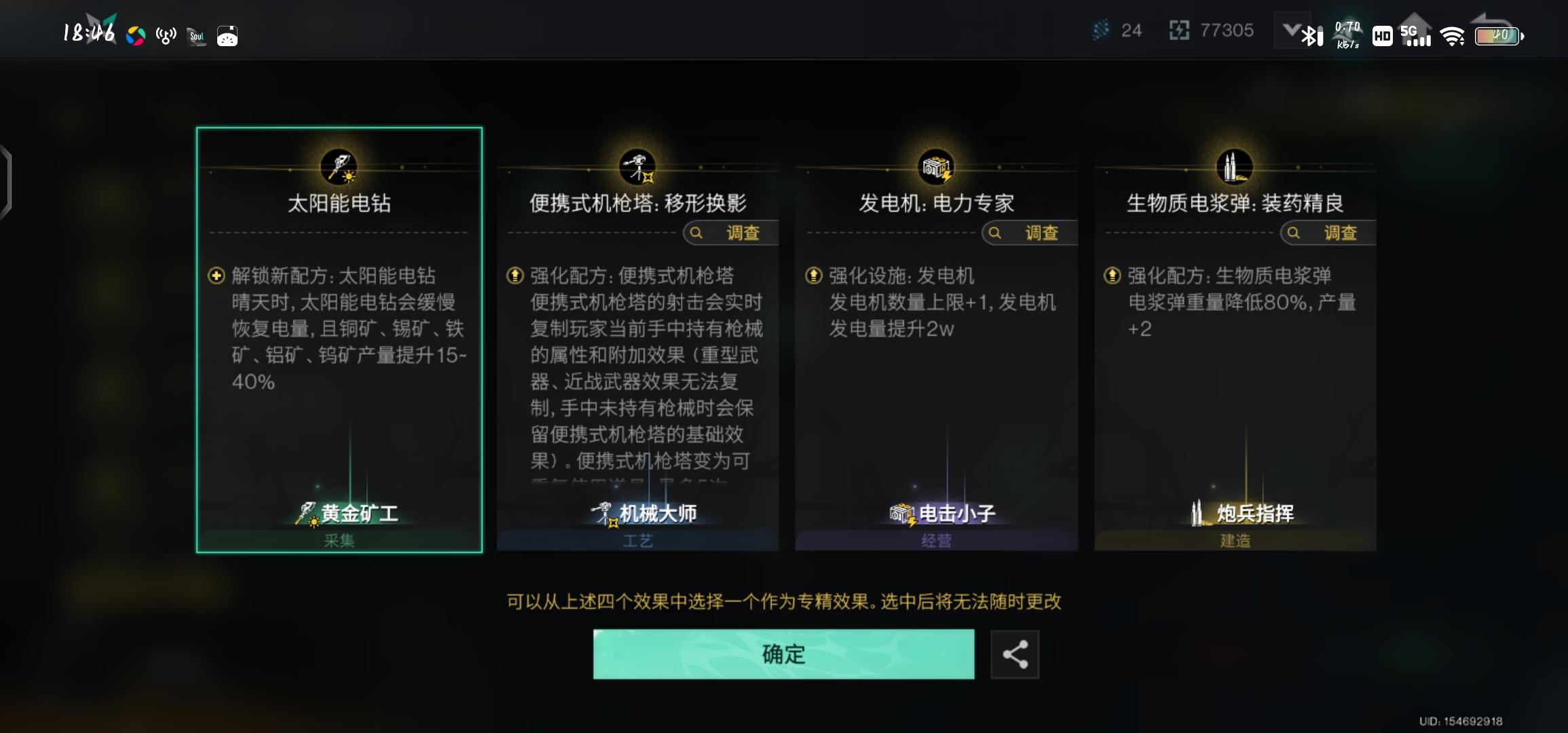Viewport: 1568px width, 733px height.
Task: Click the magnifier icon in 调查 on the 生物质电浆弹 card
Action: point(1293,233)
